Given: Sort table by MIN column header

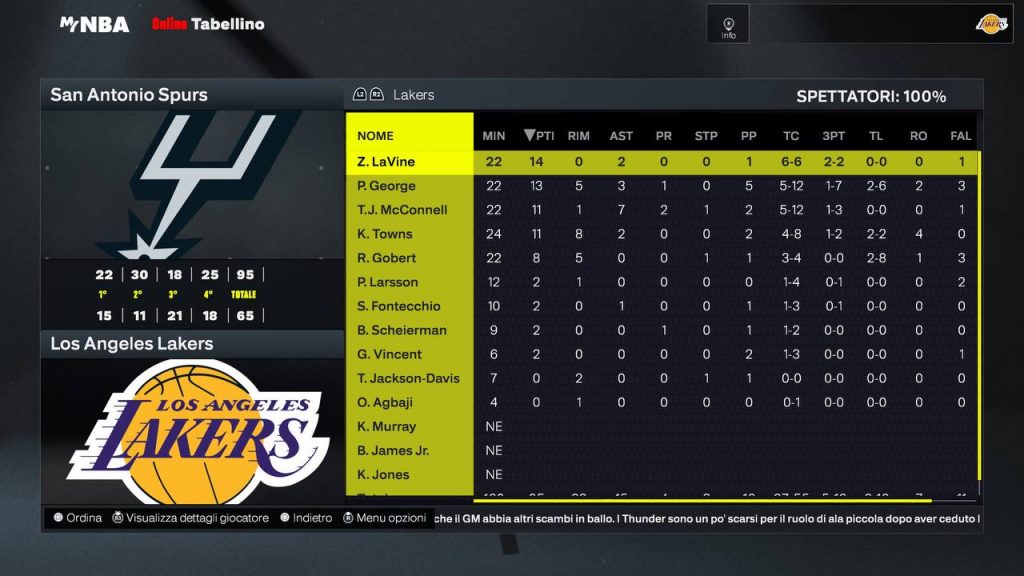Looking at the screenshot, I should click(494, 136).
